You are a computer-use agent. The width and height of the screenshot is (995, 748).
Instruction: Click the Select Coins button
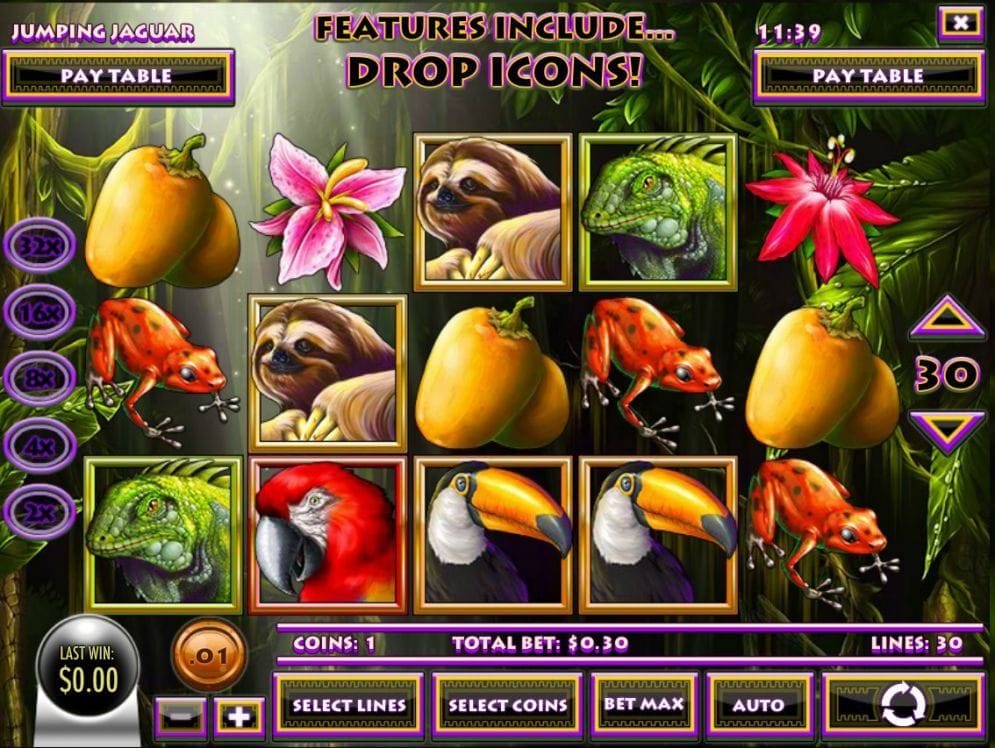click(x=507, y=705)
